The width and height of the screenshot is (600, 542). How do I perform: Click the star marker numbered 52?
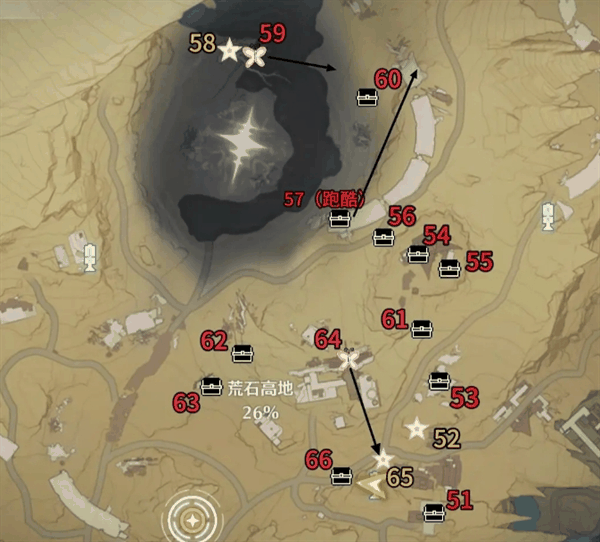[415, 428]
